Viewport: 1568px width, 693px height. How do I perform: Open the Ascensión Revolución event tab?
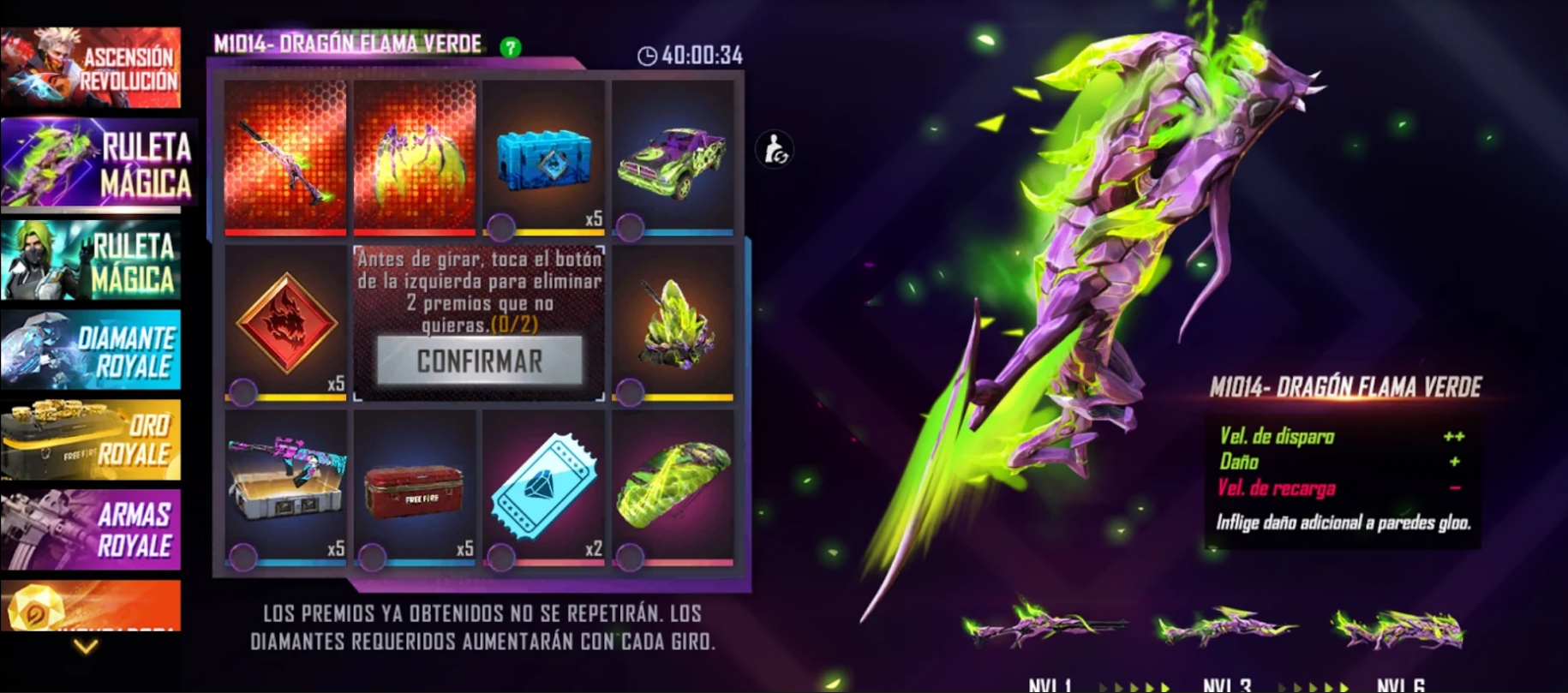coord(91,68)
